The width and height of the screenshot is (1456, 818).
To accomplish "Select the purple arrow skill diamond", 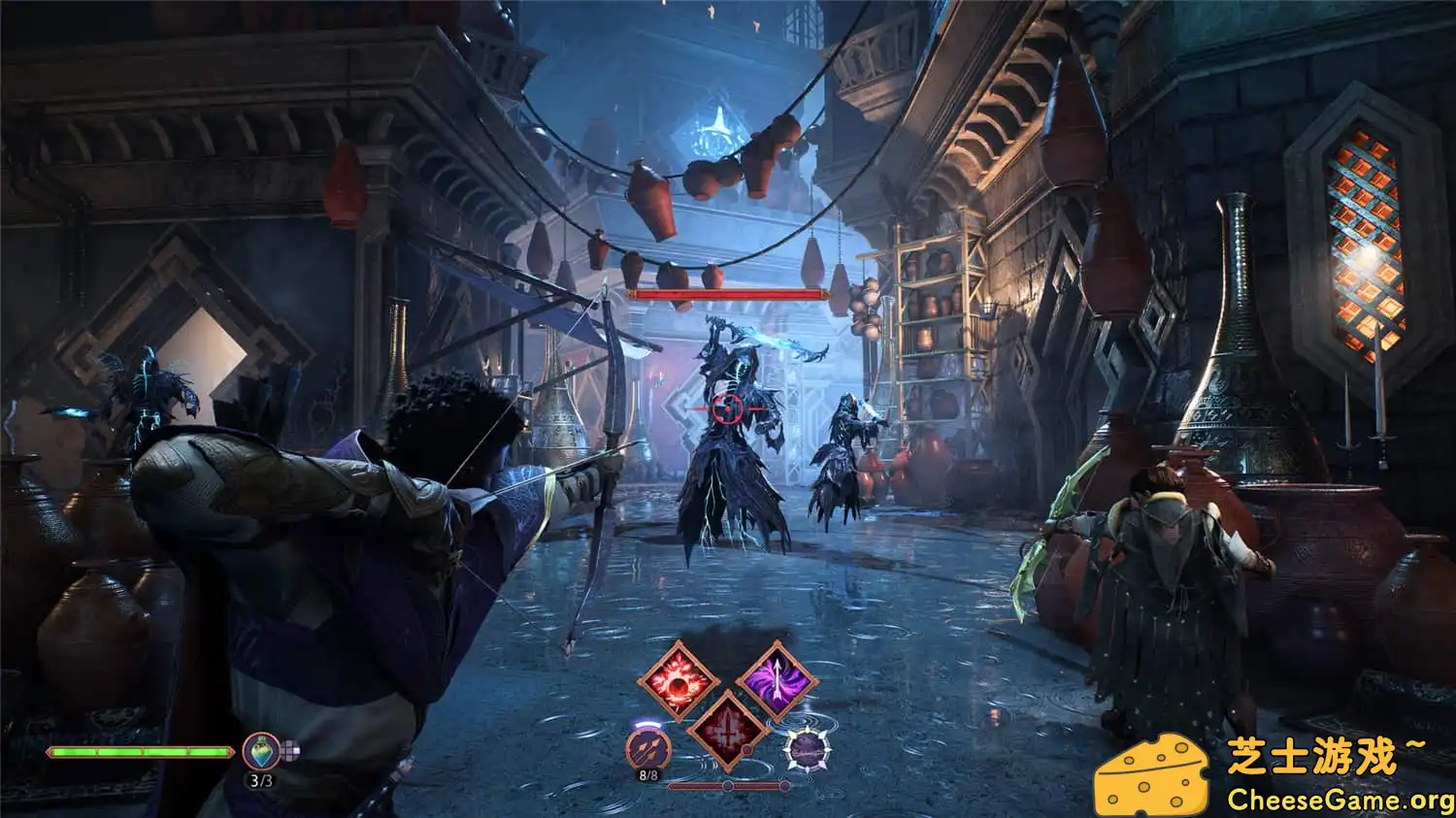I will 778,679.
